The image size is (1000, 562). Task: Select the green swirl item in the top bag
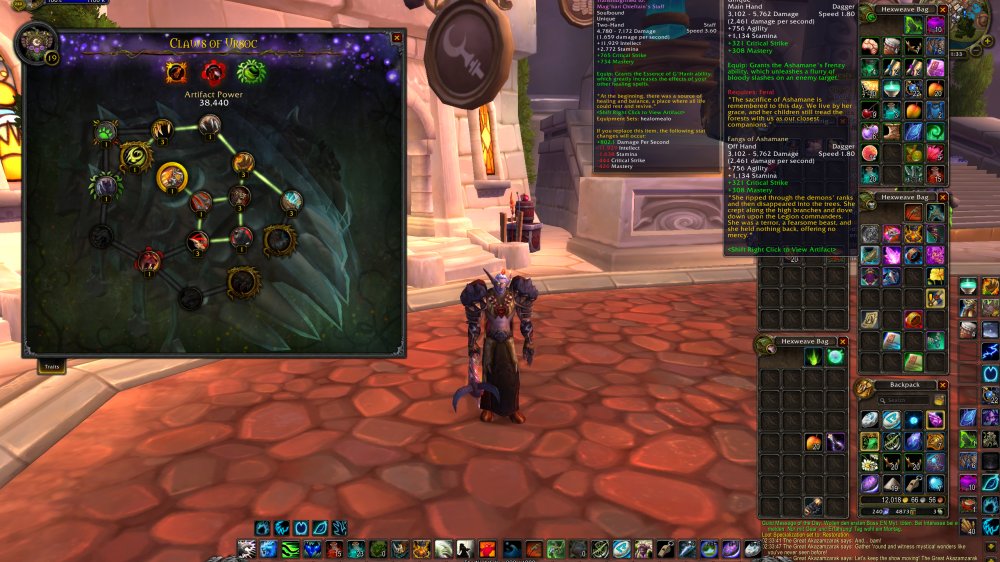tap(935, 131)
